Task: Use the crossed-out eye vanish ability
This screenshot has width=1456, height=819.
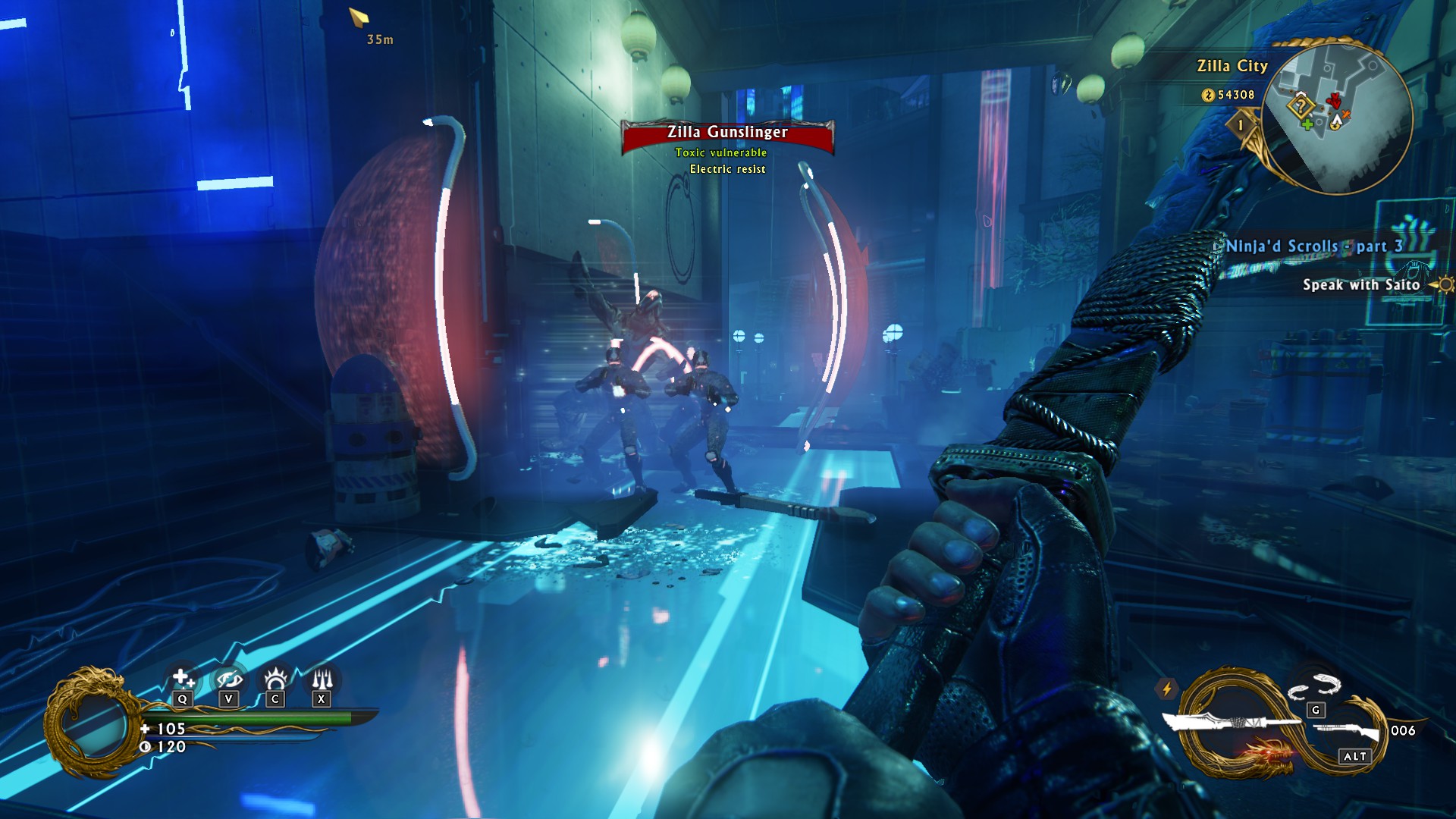Action: coord(228,678)
